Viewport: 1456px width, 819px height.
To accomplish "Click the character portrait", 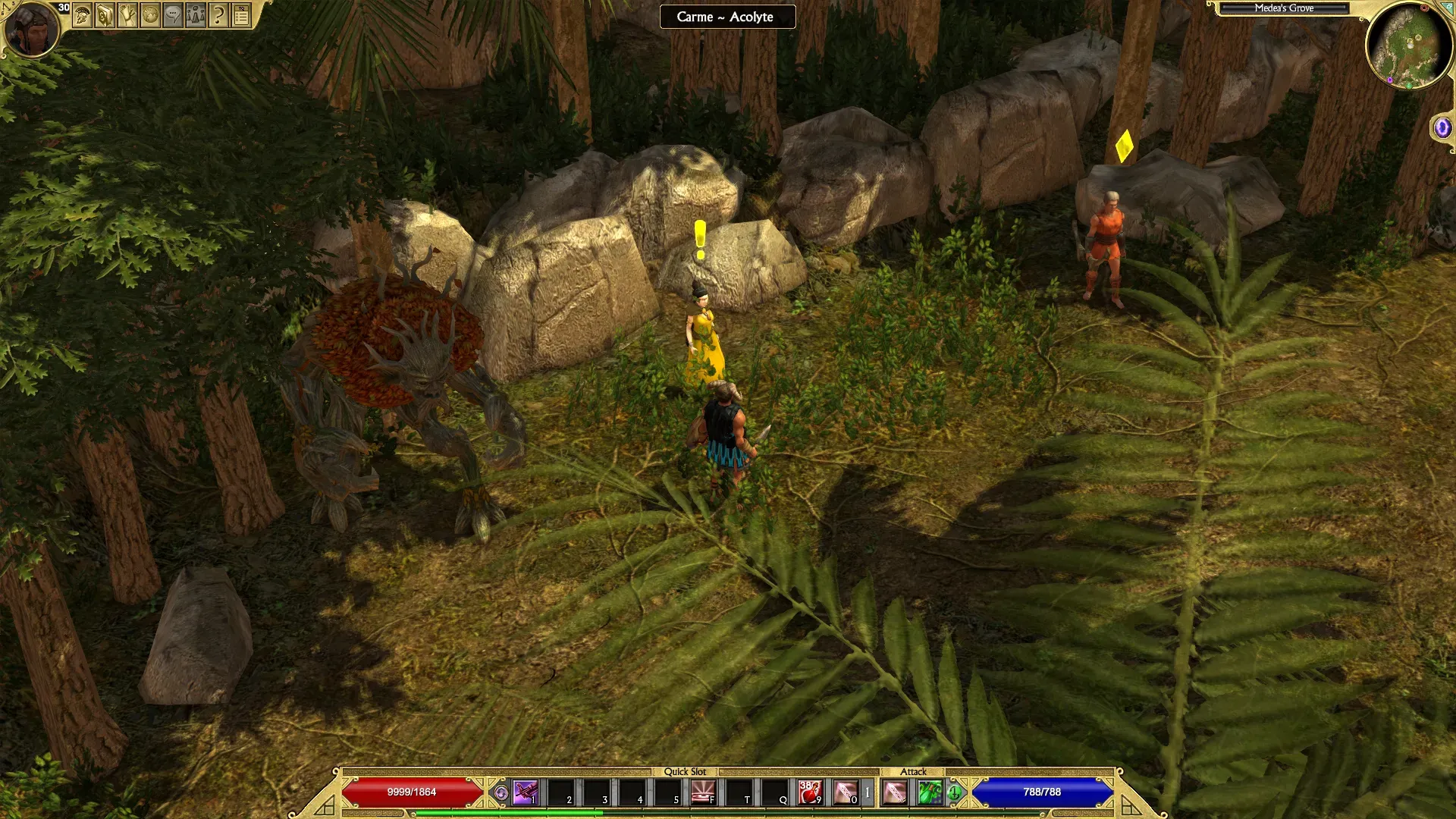I will click(x=32, y=29).
